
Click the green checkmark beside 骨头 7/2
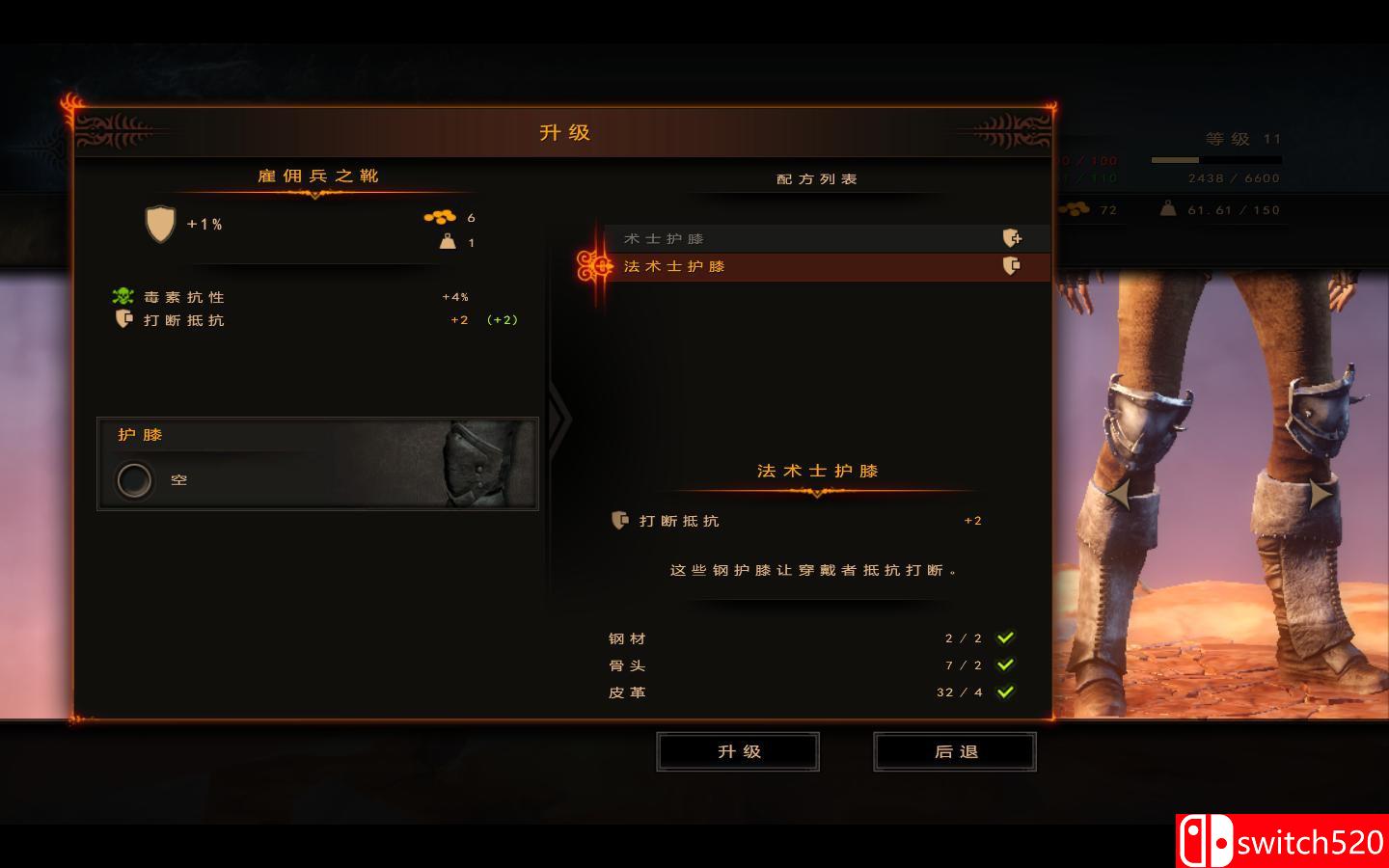(1004, 665)
